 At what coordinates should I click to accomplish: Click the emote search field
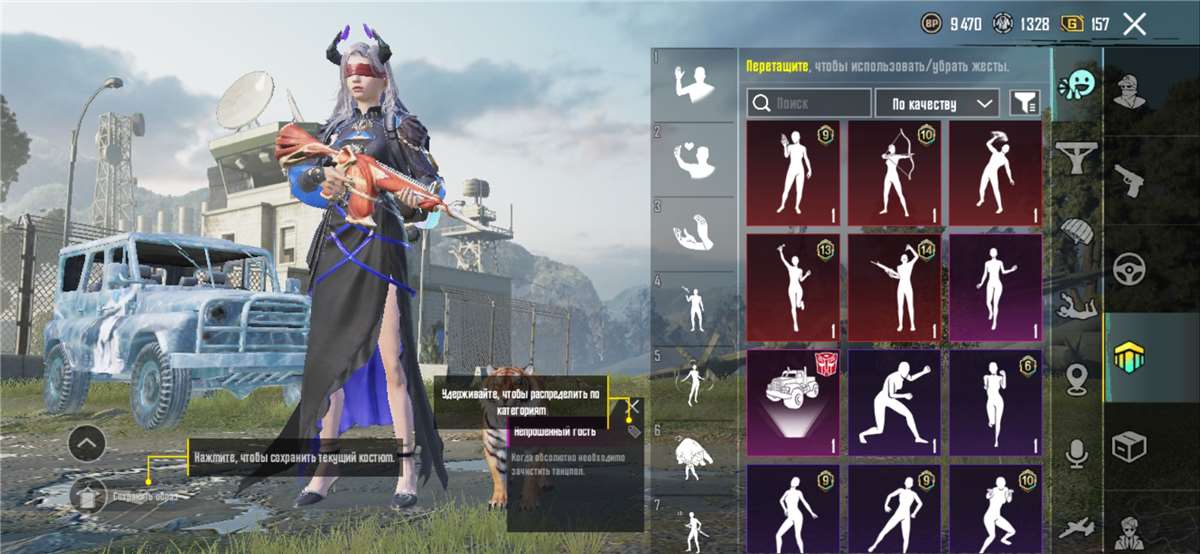tap(810, 103)
